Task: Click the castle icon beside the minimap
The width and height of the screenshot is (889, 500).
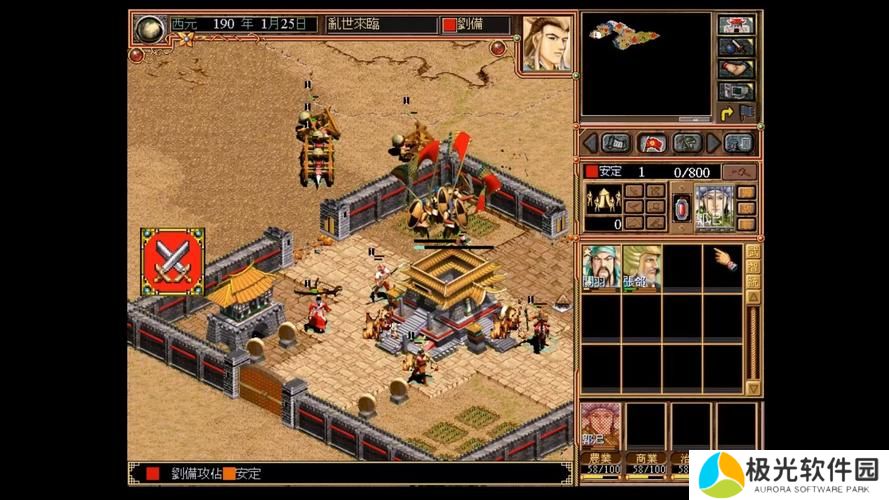Action: tap(736, 25)
